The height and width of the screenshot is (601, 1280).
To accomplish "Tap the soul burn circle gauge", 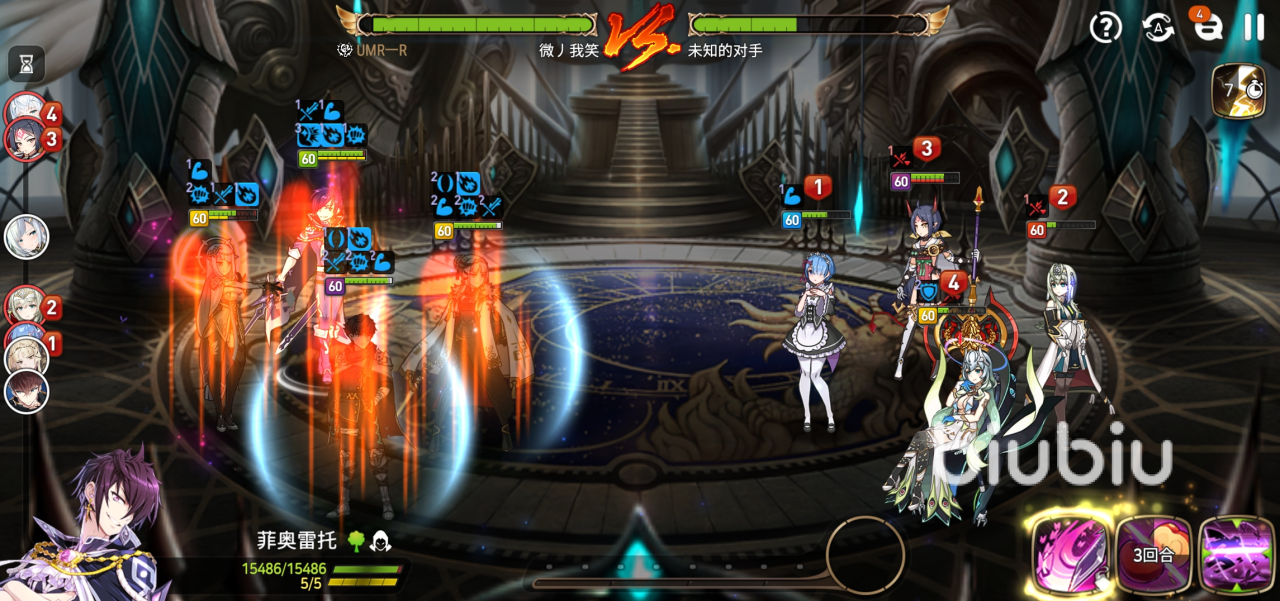I will 865,553.
